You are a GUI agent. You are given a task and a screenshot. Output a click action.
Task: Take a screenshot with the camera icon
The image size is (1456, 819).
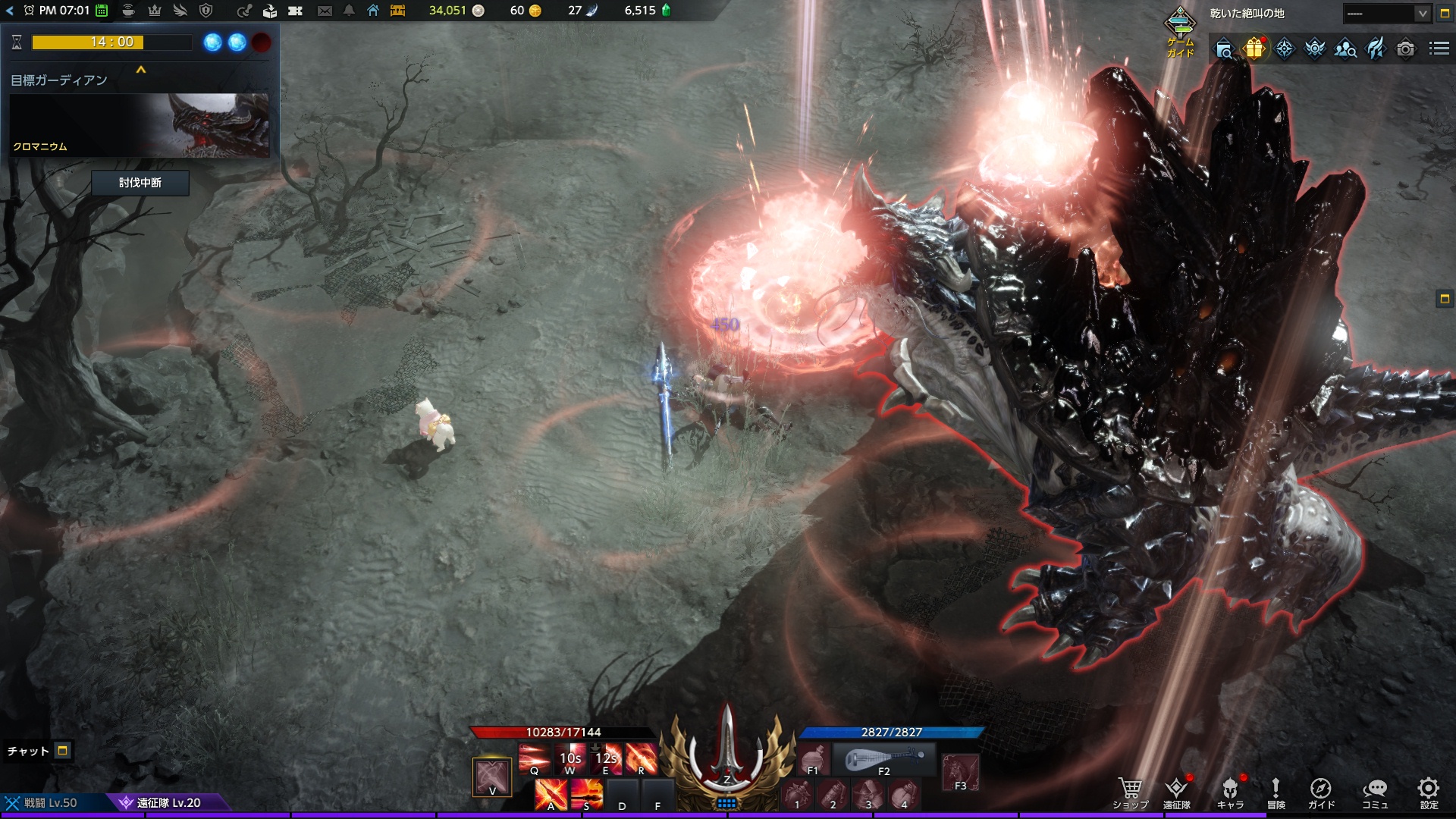point(1405,49)
